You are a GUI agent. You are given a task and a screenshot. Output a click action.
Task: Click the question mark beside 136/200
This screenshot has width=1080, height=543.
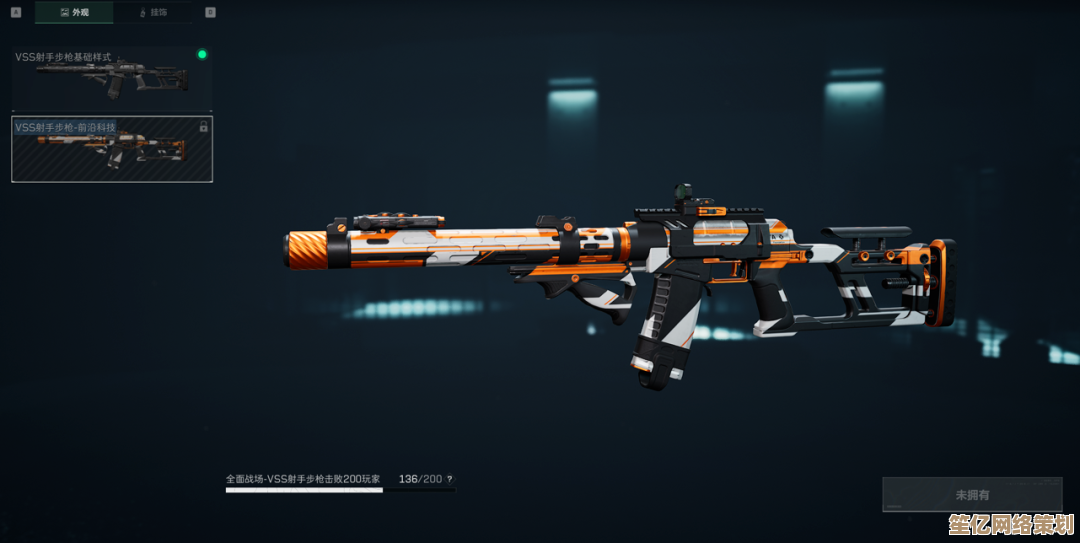pos(449,480)
